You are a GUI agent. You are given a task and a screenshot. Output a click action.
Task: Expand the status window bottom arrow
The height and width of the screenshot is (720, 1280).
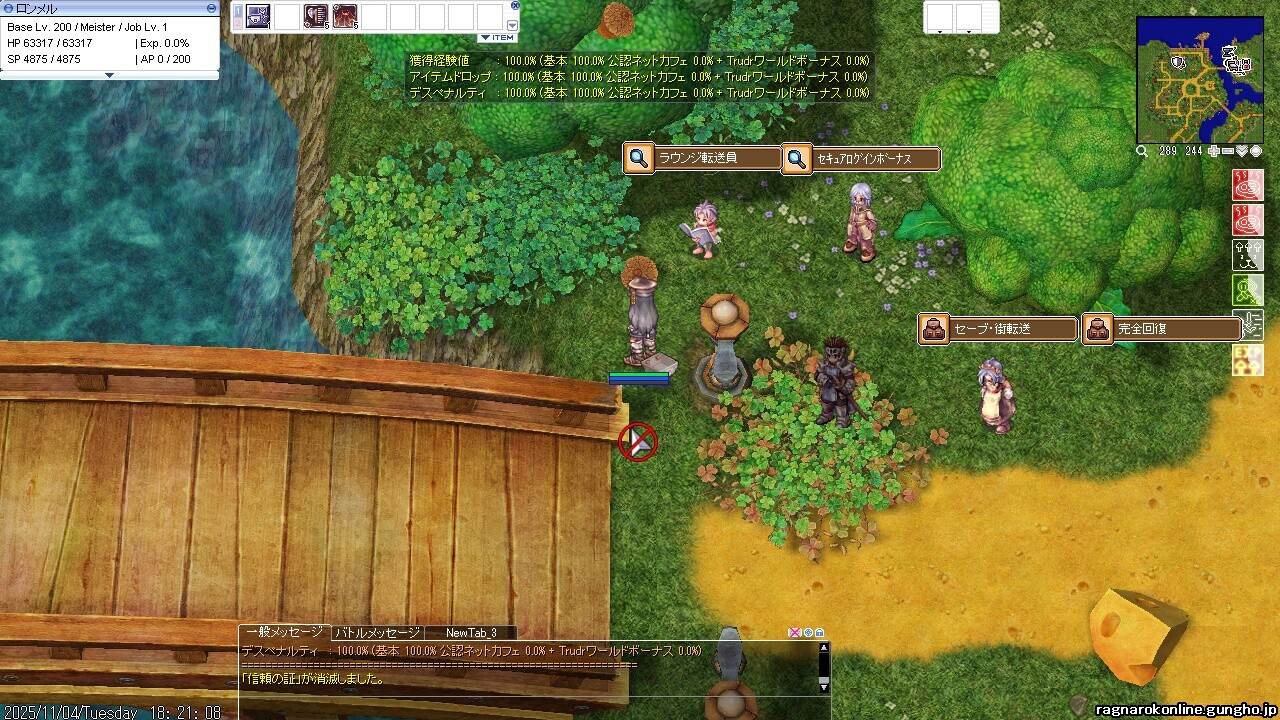pos(110,75)
